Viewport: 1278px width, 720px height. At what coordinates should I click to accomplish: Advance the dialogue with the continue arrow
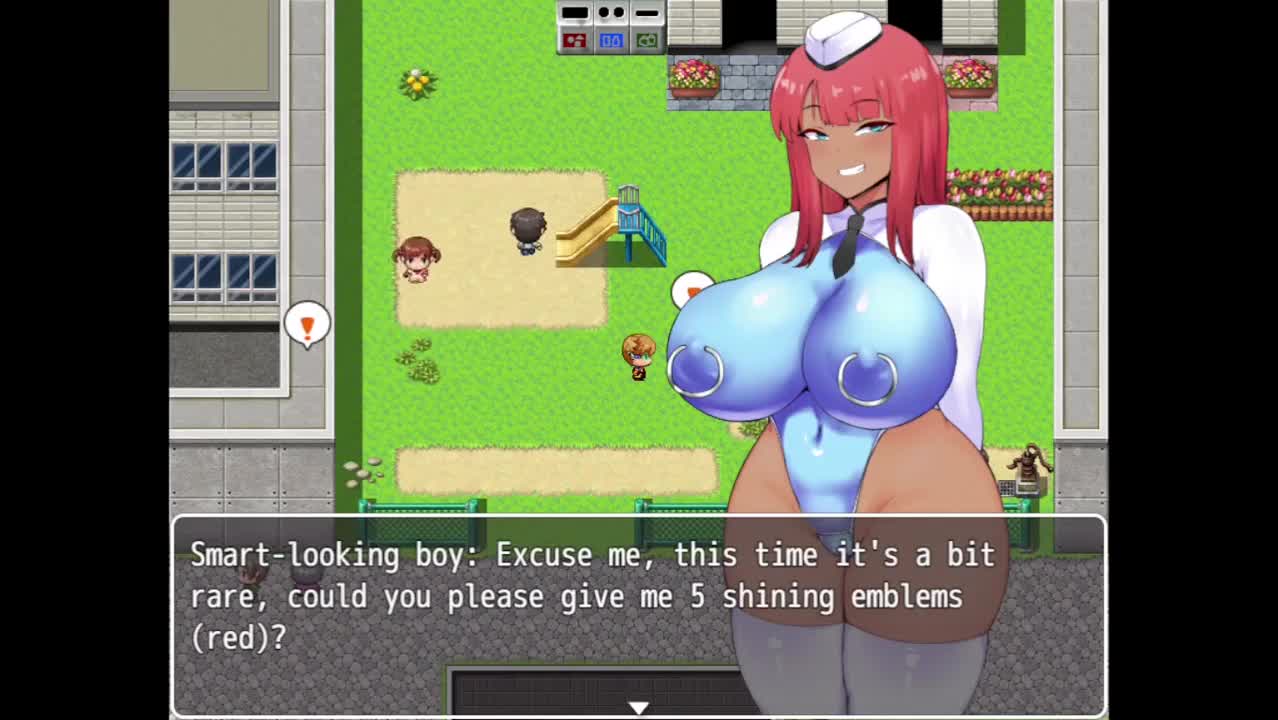pyautogui.click(x=638, y=707)
